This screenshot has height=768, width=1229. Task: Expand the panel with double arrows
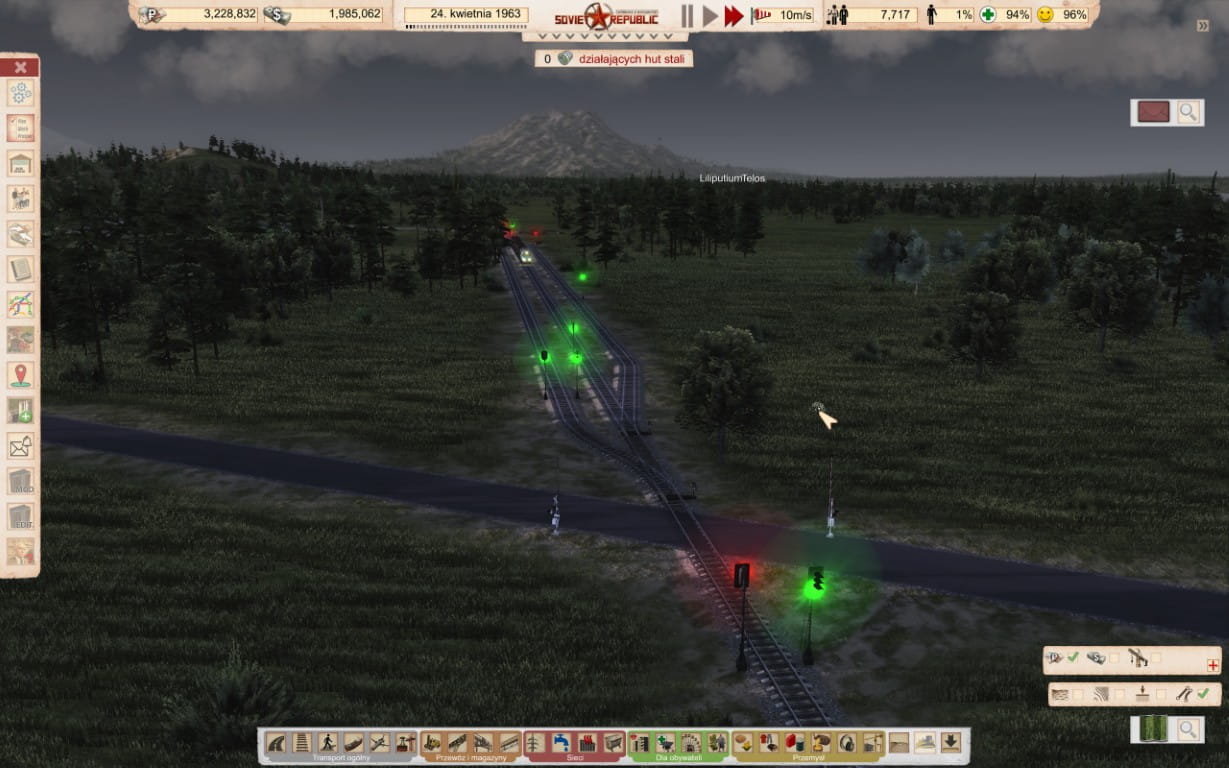pyautogui.click(x=1203, y=26)
